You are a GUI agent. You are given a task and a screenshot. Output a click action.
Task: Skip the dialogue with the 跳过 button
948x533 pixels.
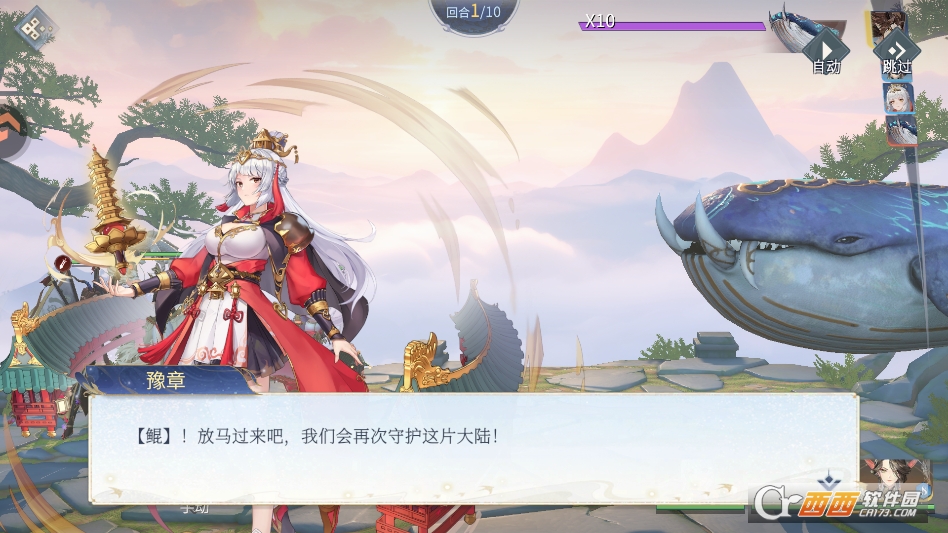pos(897,51)
